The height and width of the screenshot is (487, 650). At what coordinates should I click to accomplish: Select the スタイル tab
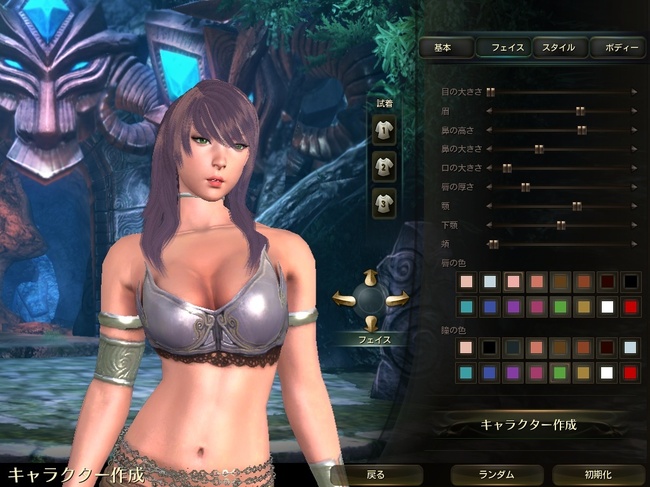[x=558, y=47]
